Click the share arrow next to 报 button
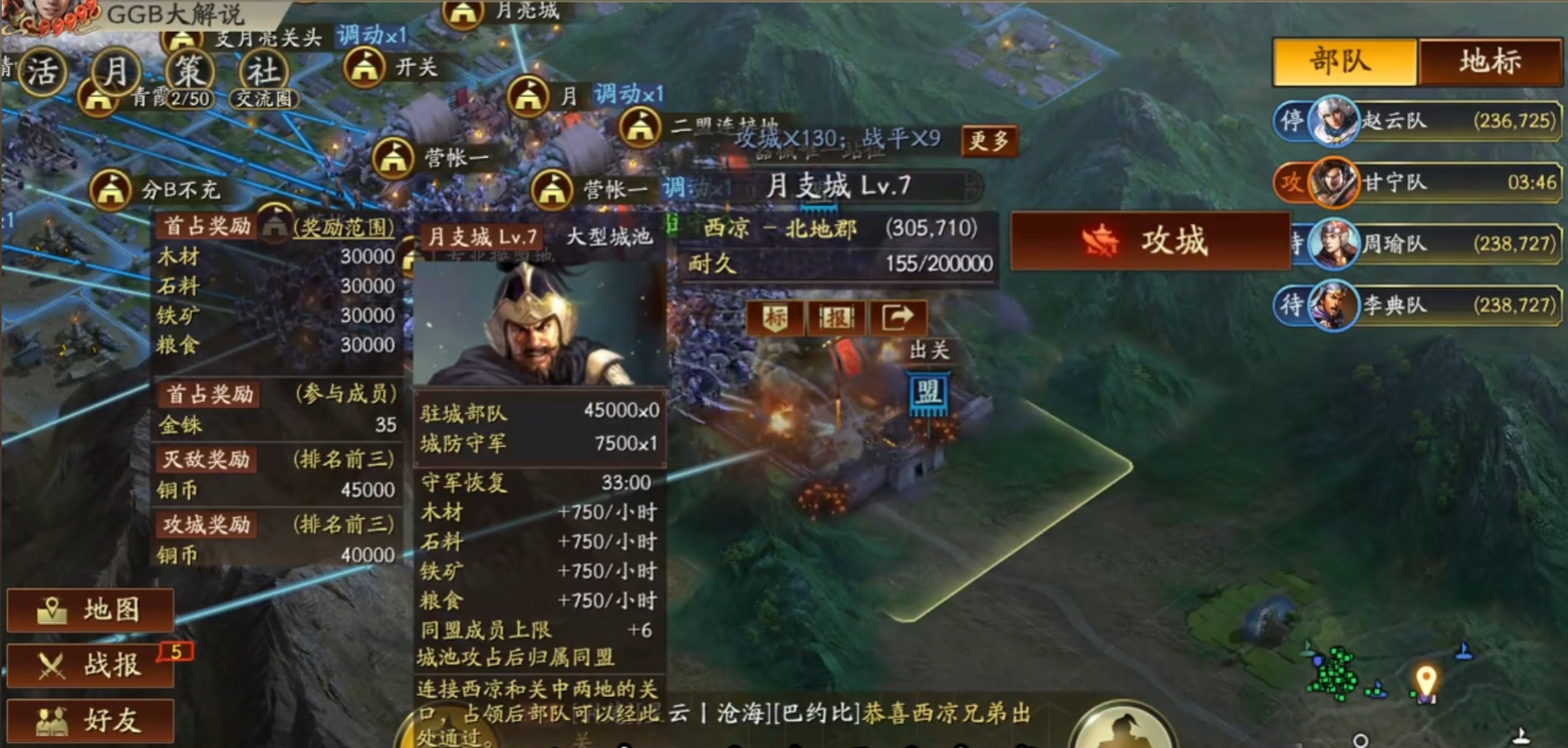 click(x=899, y=319)
